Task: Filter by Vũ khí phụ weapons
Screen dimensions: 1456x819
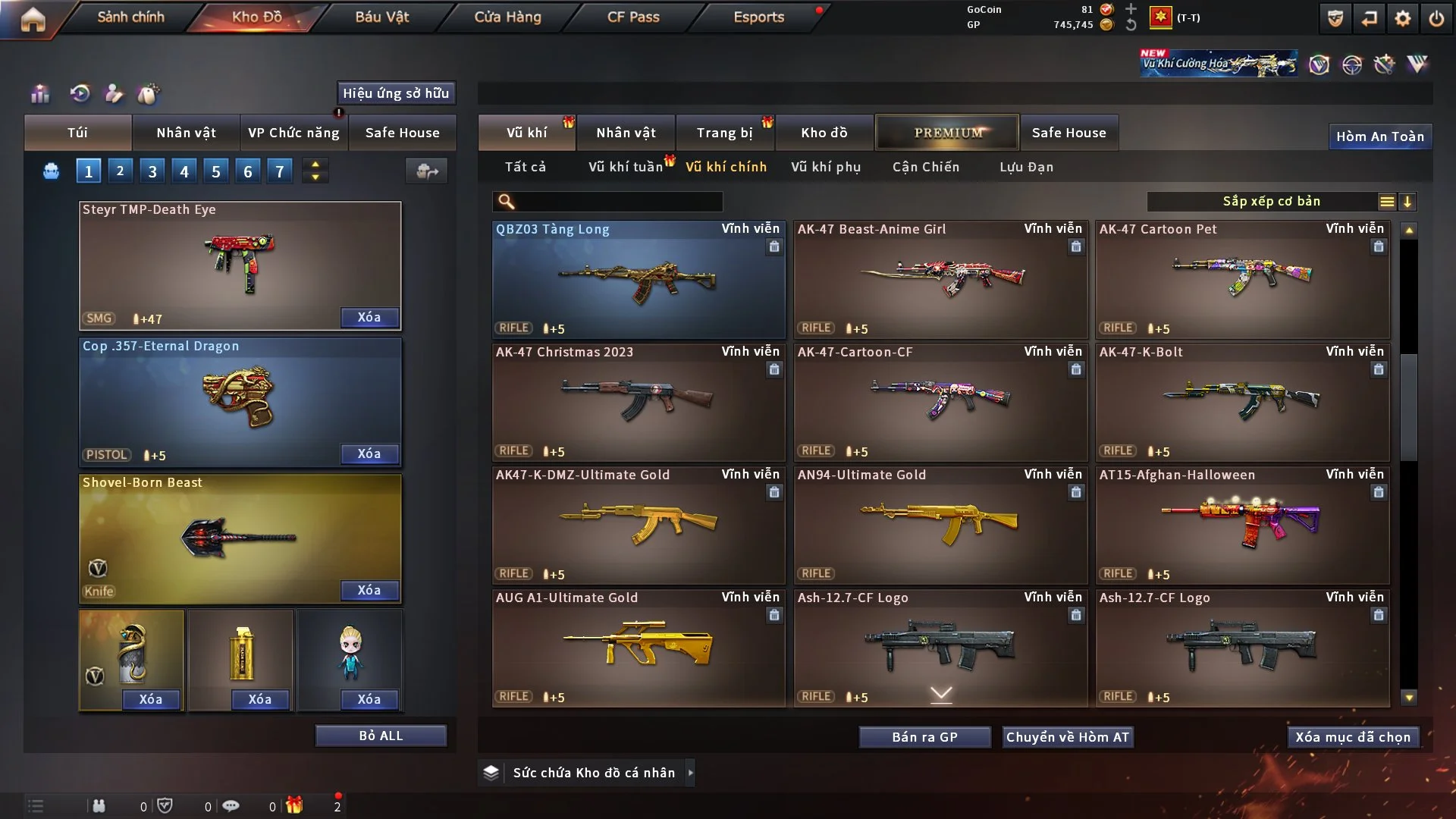Action: coord(826,167)
